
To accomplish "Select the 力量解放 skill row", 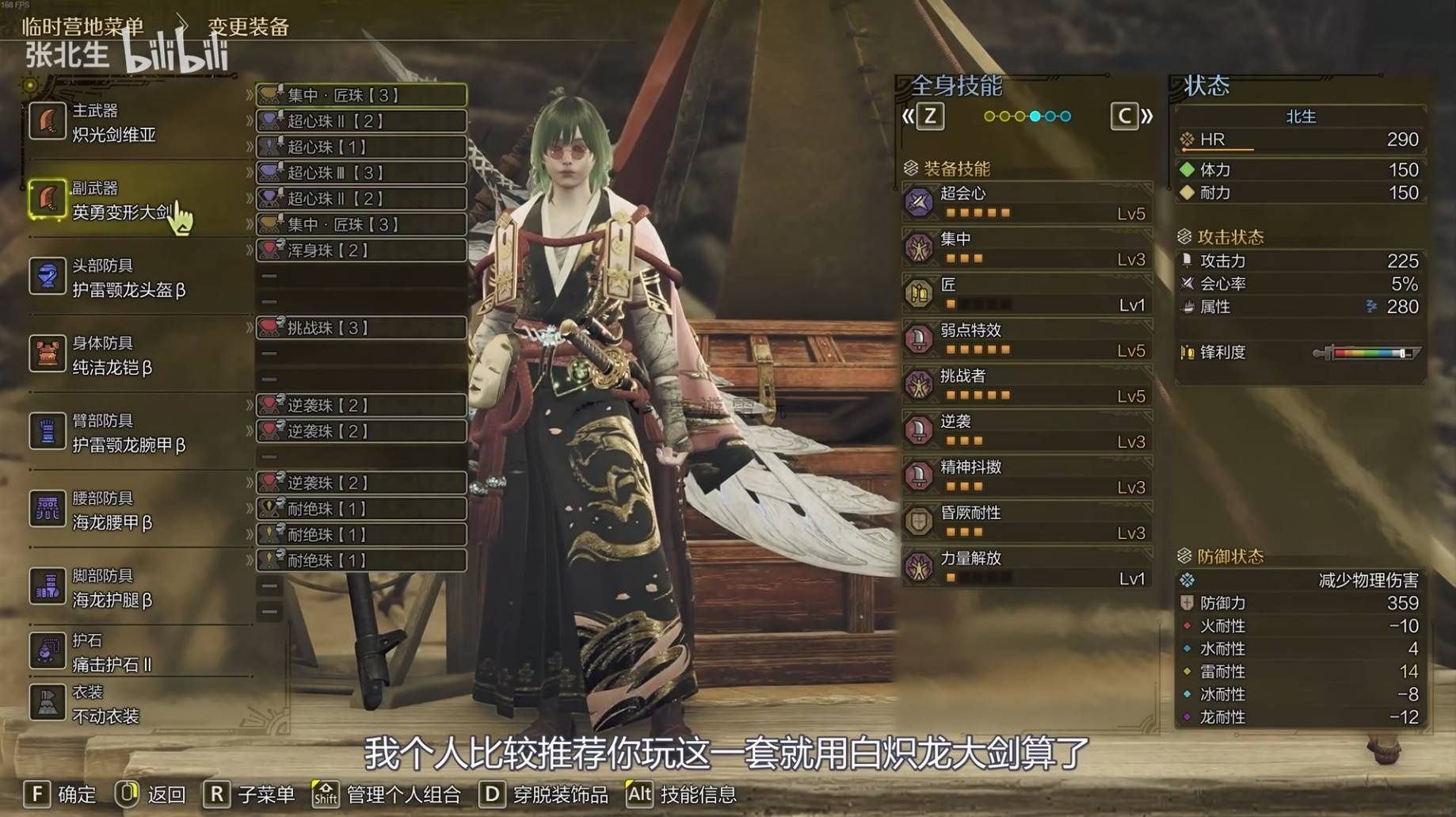I will (x=1027, y=567).
